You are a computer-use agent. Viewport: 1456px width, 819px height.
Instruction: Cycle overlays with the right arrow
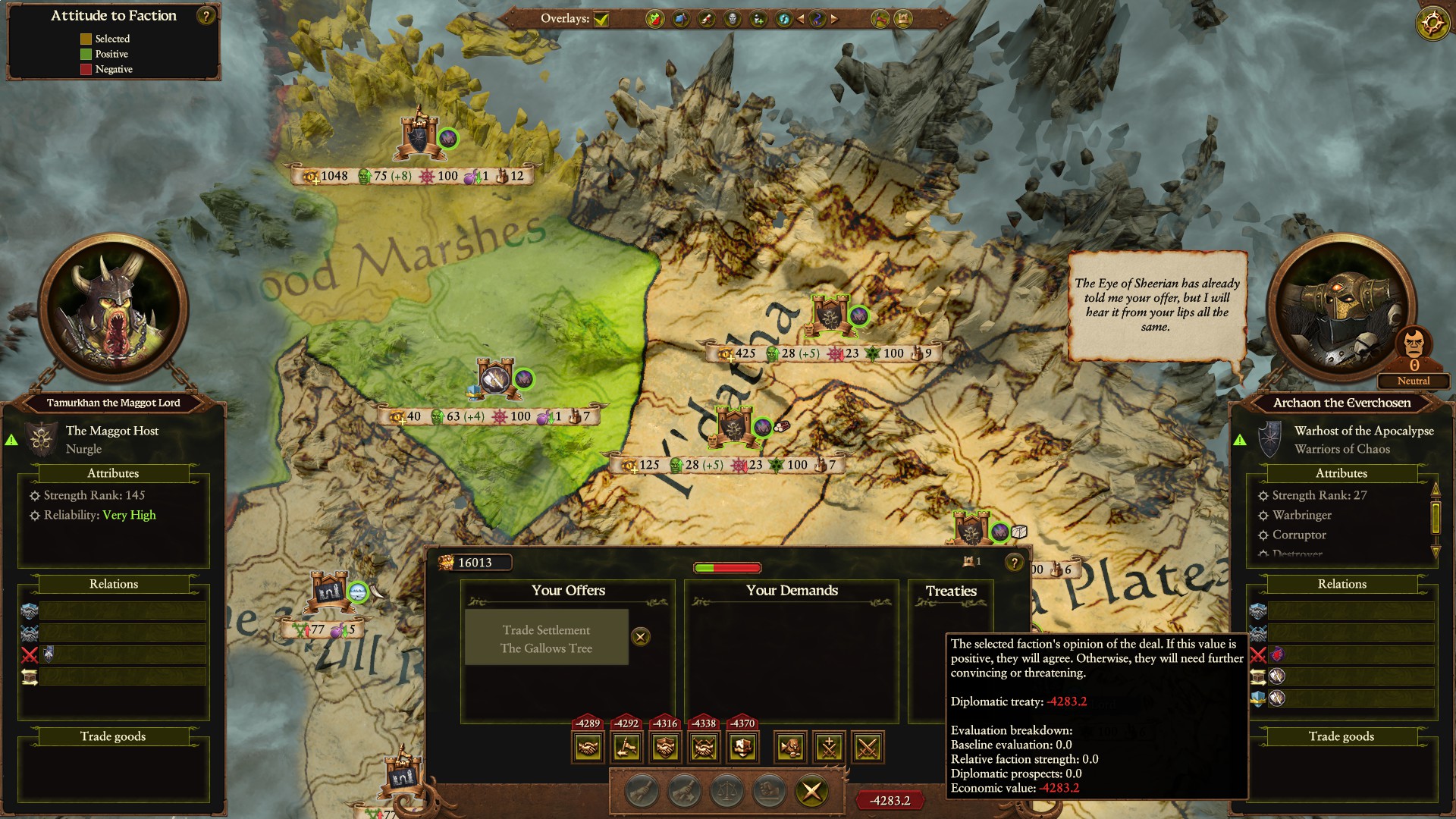(x=835, y=19)
